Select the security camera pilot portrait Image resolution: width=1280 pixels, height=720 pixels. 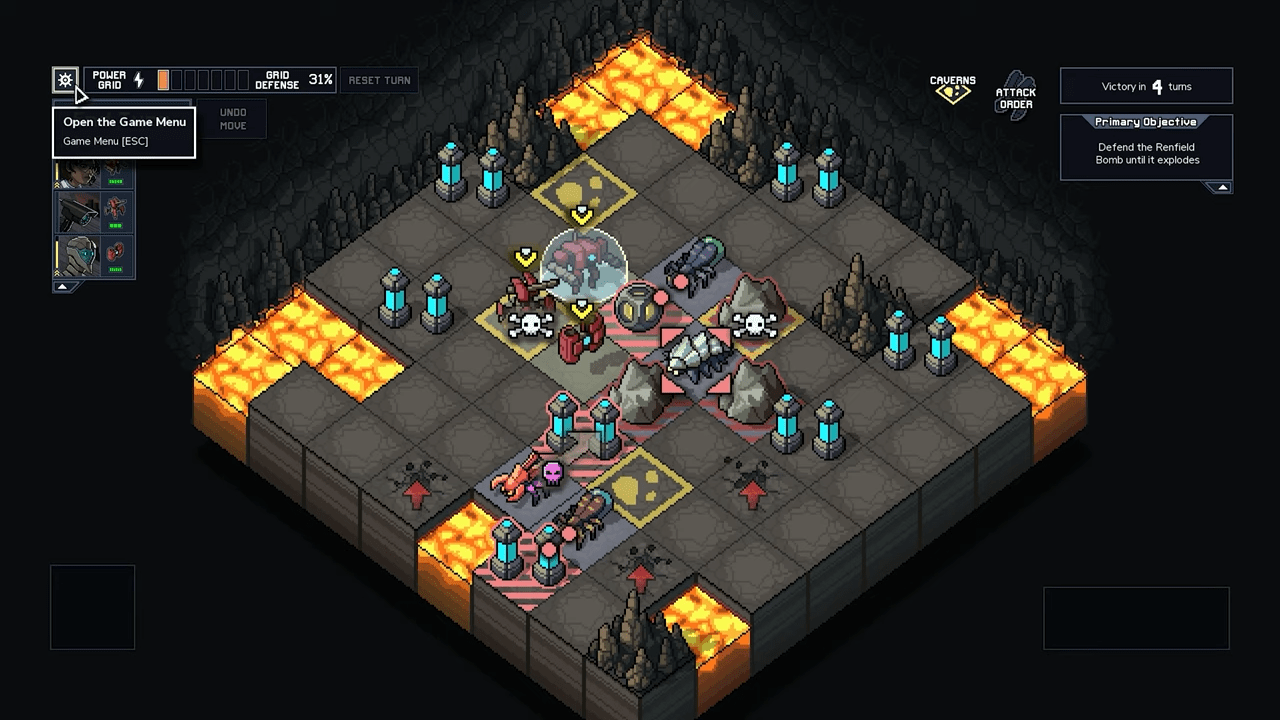pyautogui.click(x=79, y=210)
